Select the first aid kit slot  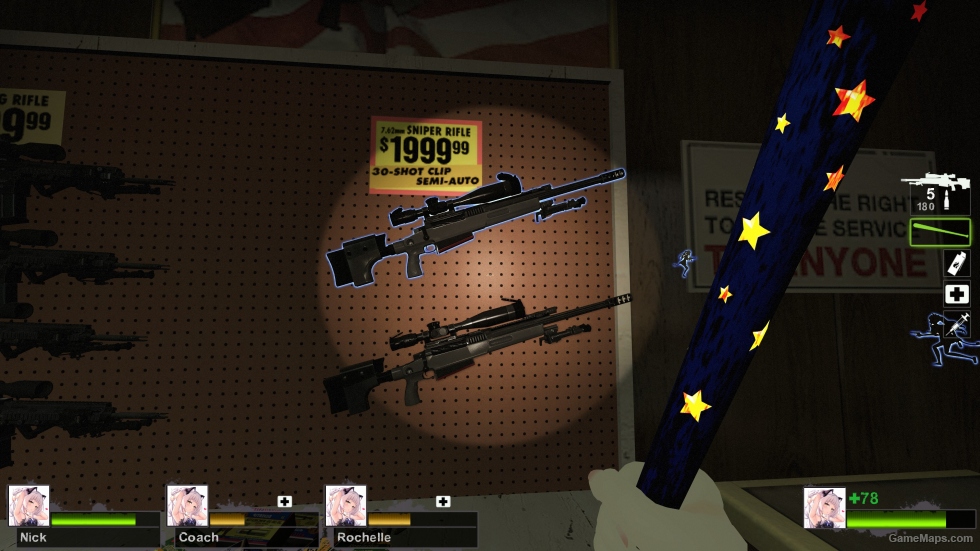point(957,294)
